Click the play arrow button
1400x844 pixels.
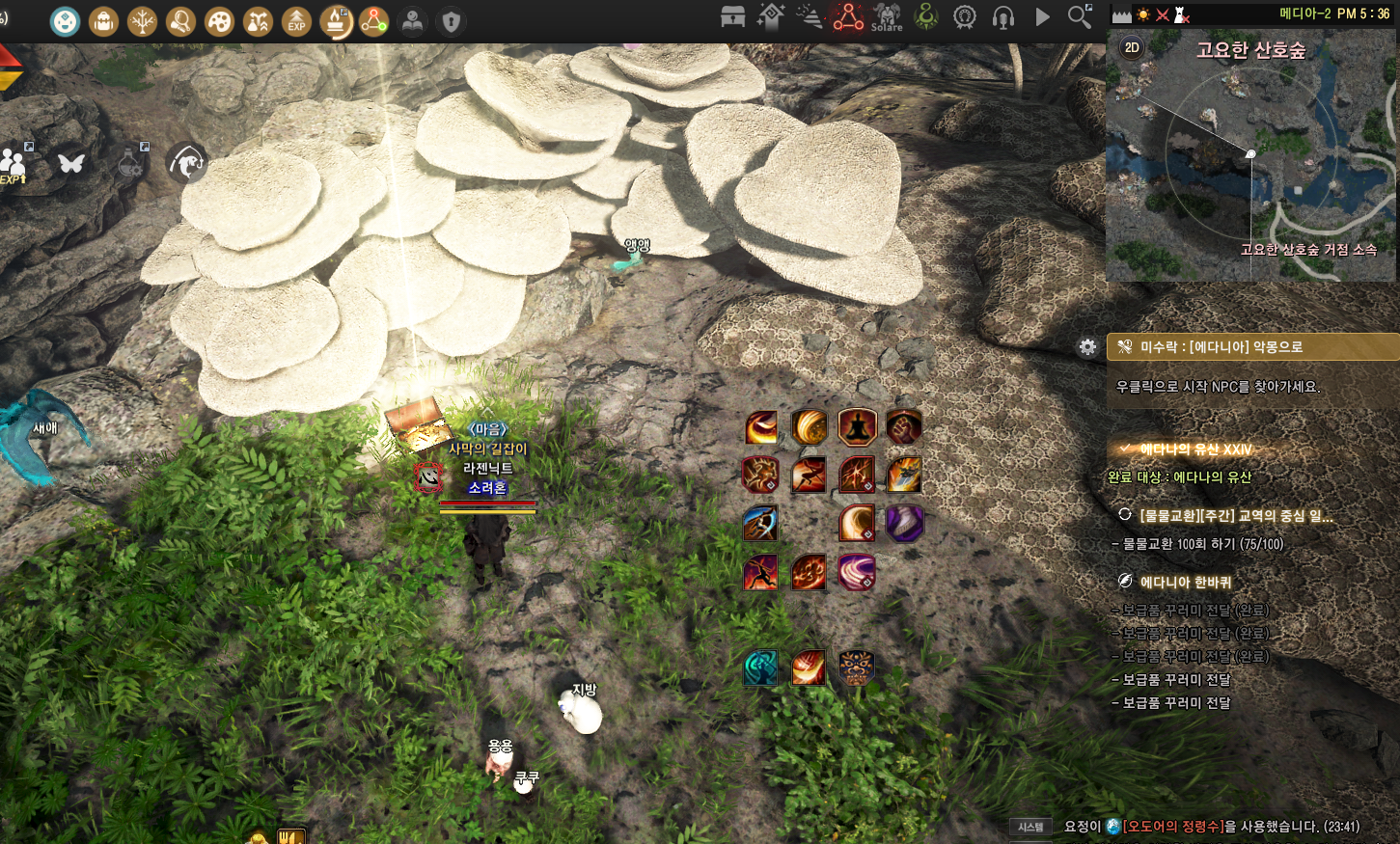point(1042,16)
